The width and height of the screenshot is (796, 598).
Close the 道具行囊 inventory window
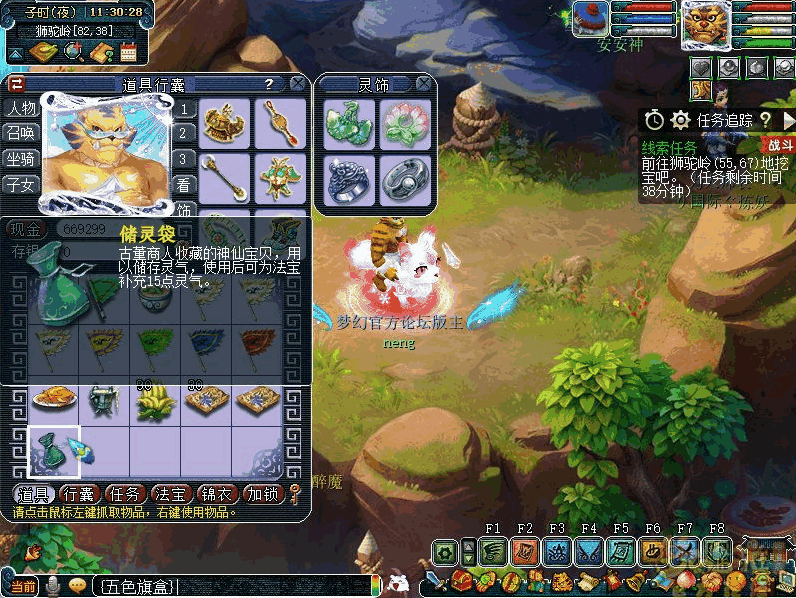coord(296,84)
